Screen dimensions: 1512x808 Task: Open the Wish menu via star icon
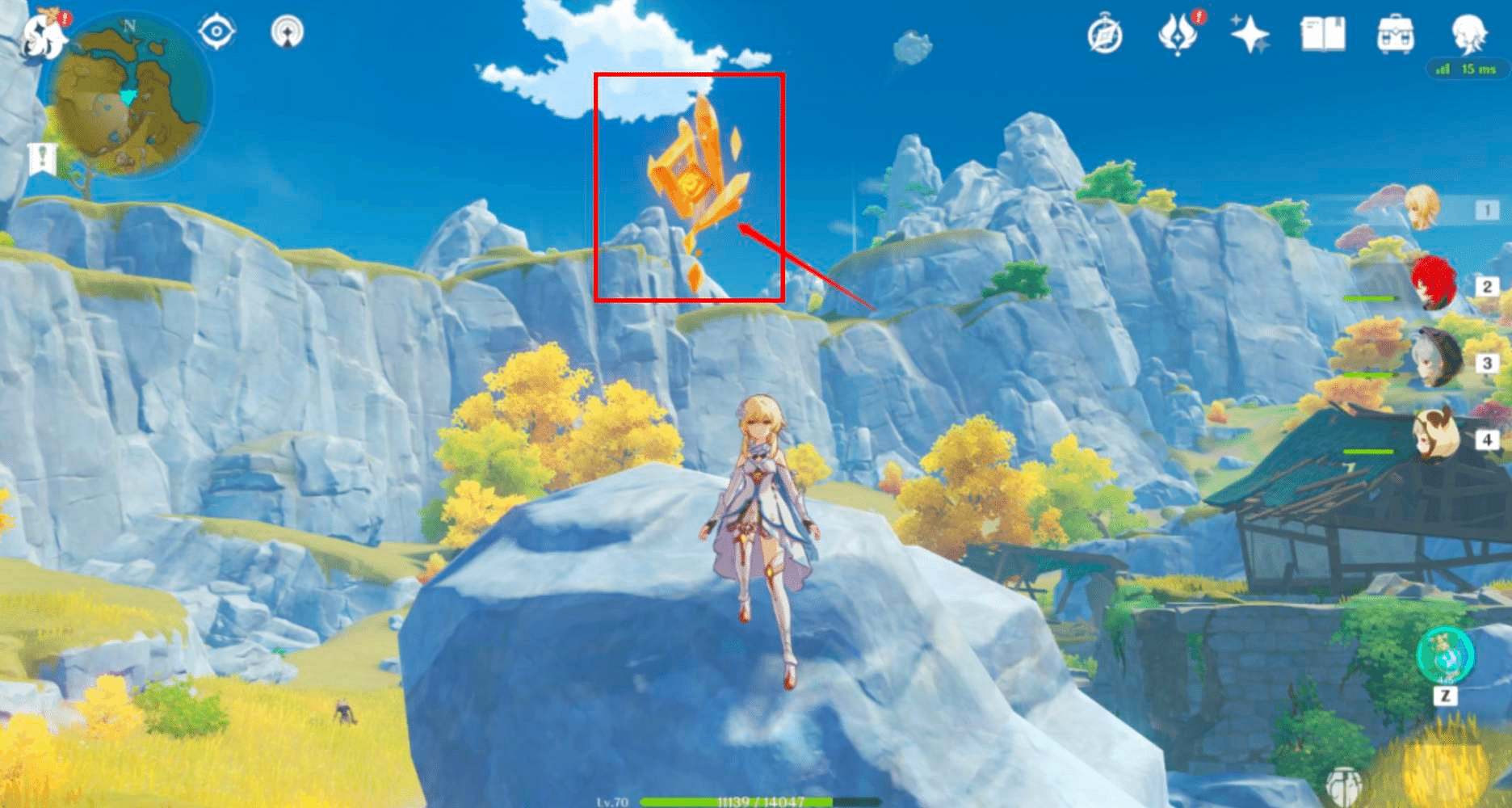(1249, 34)
